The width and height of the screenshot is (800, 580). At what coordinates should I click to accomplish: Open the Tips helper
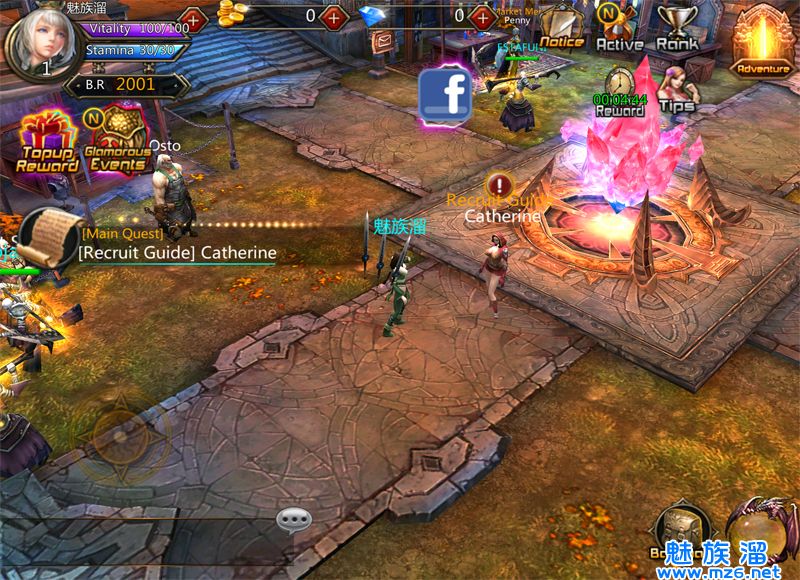[x=676, y=88]
